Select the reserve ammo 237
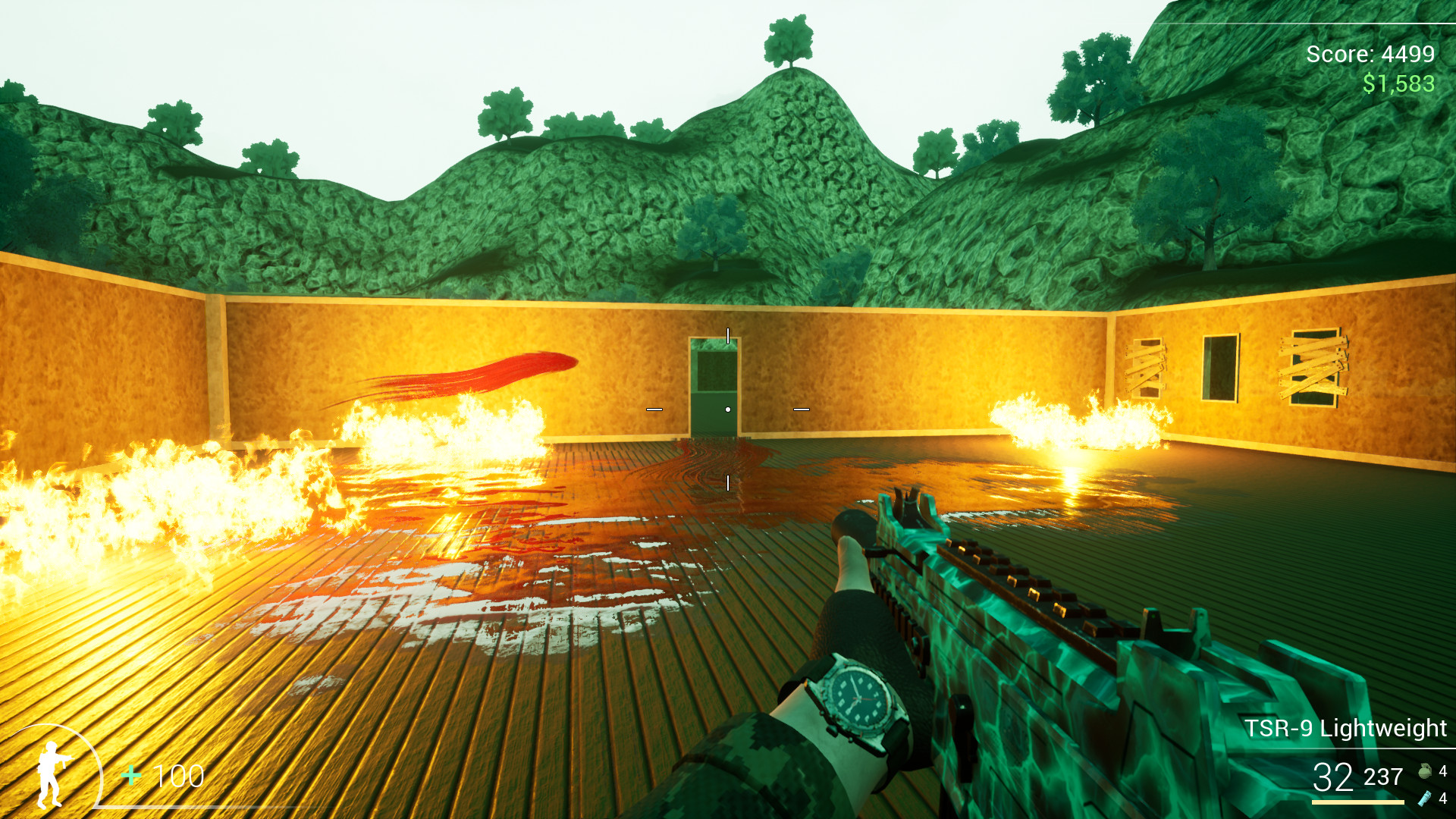Screen dimensions: 1456x819 coord(1383,777)
